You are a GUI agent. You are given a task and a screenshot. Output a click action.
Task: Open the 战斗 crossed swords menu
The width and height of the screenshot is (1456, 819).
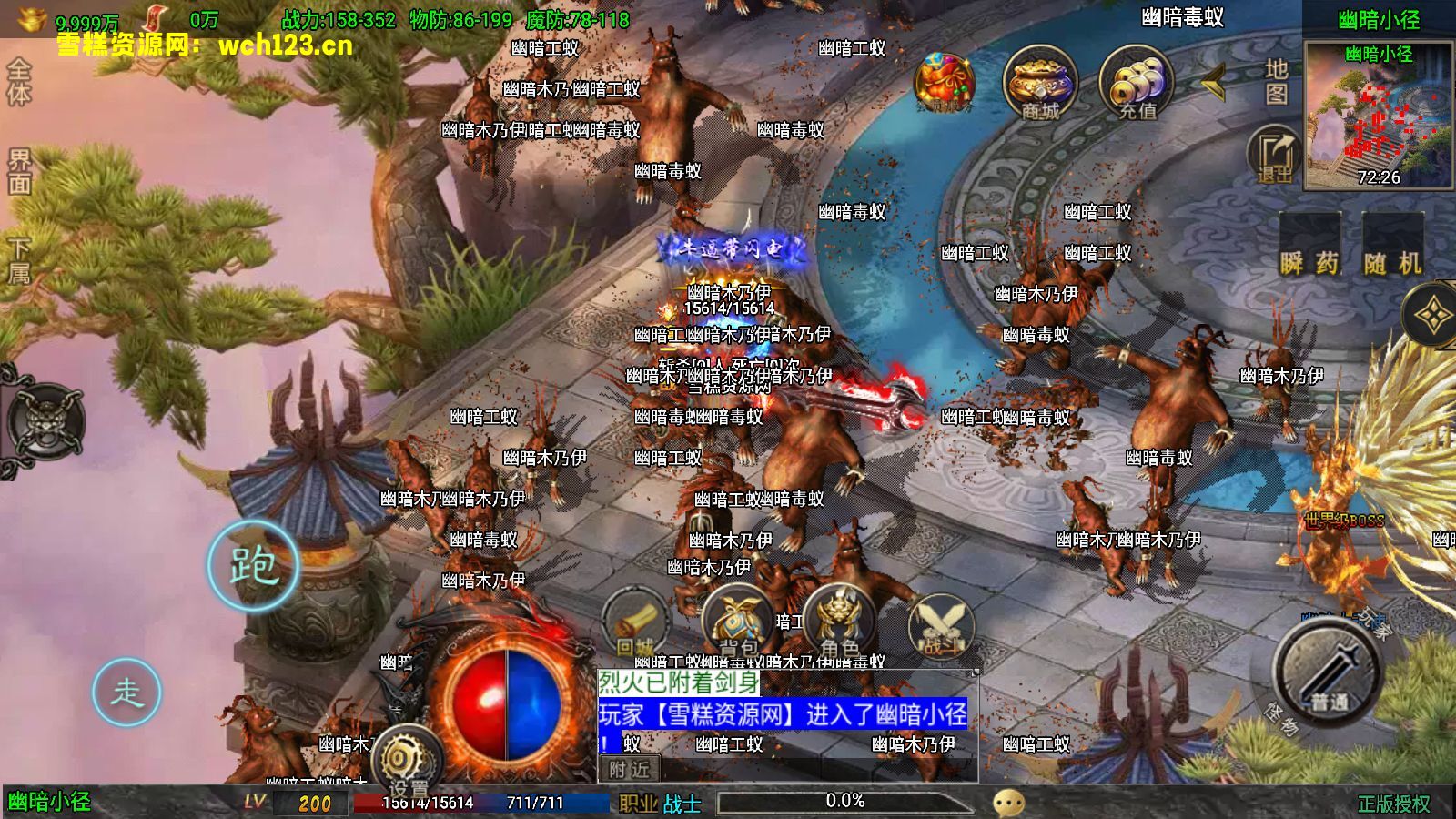click(x=941, y=628)
